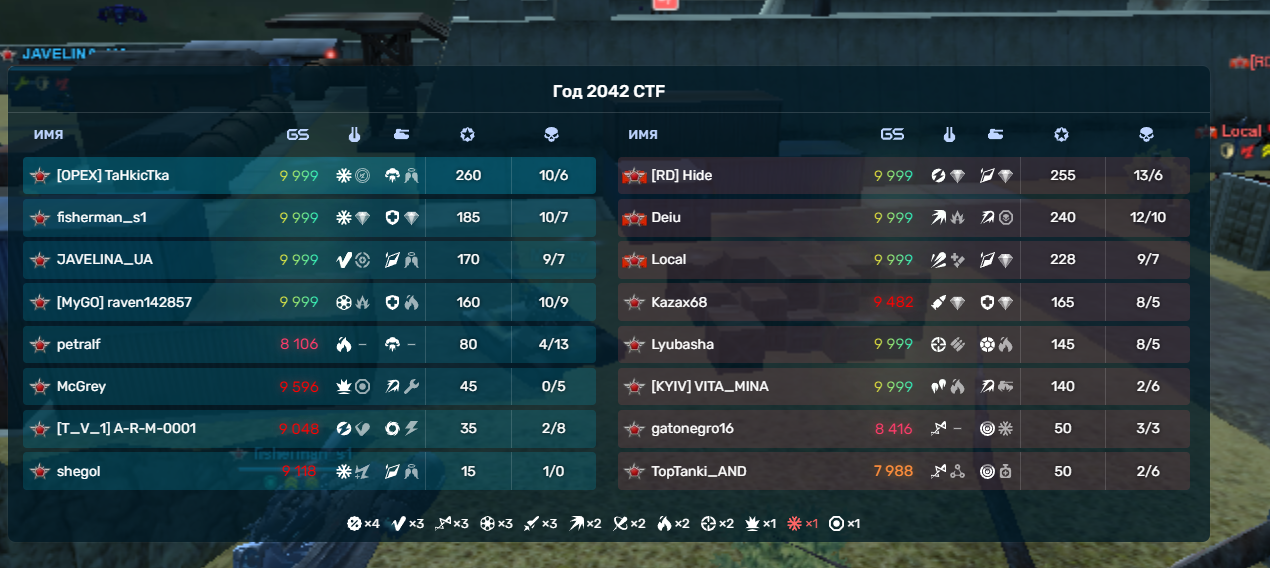Select player [T_V_1] A-R-M-0001

[126, 429]
